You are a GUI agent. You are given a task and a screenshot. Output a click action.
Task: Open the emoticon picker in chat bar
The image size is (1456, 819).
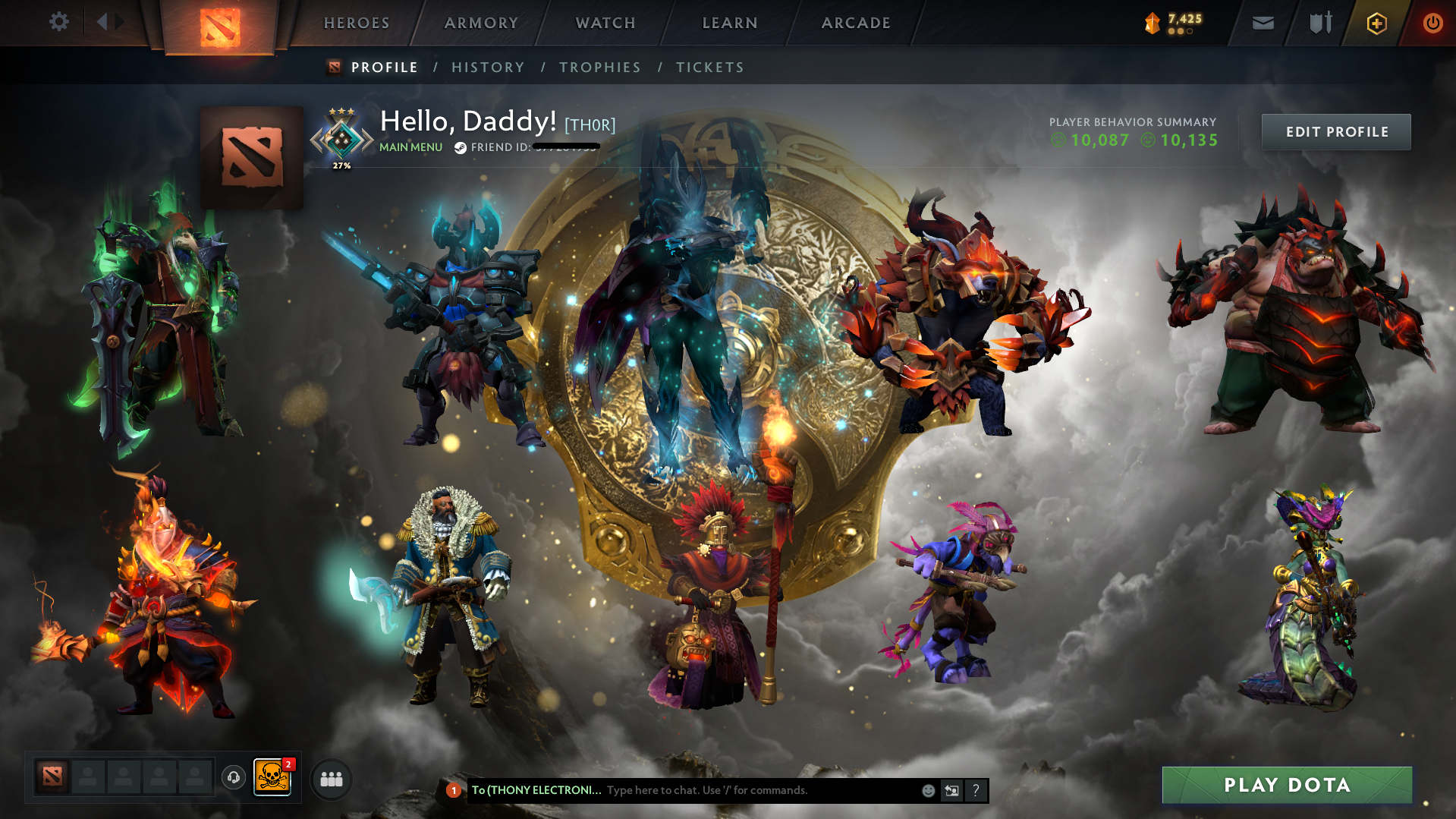(927, 790)
